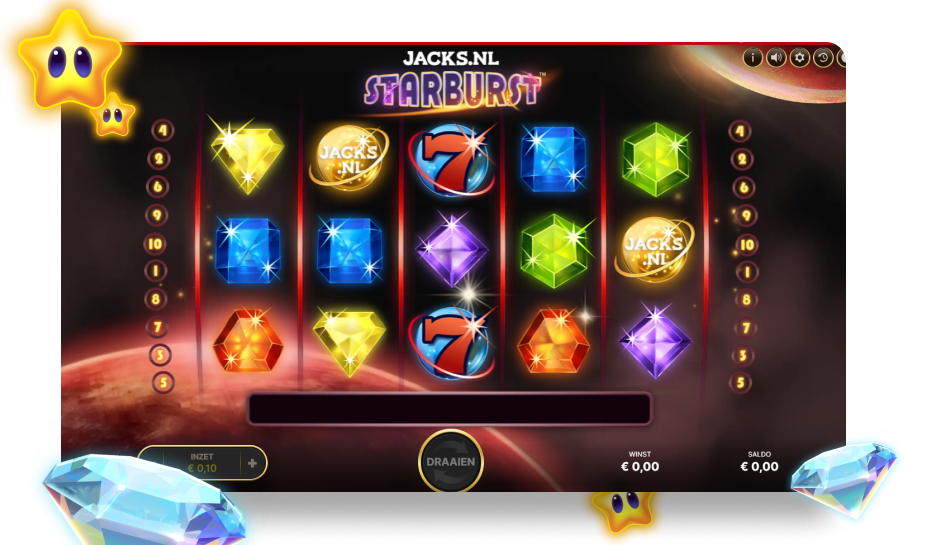This screenshot has height=545, width=925.
Task: Open the gear settings menu
Action: pyautogui.click(x=799, y=57)
